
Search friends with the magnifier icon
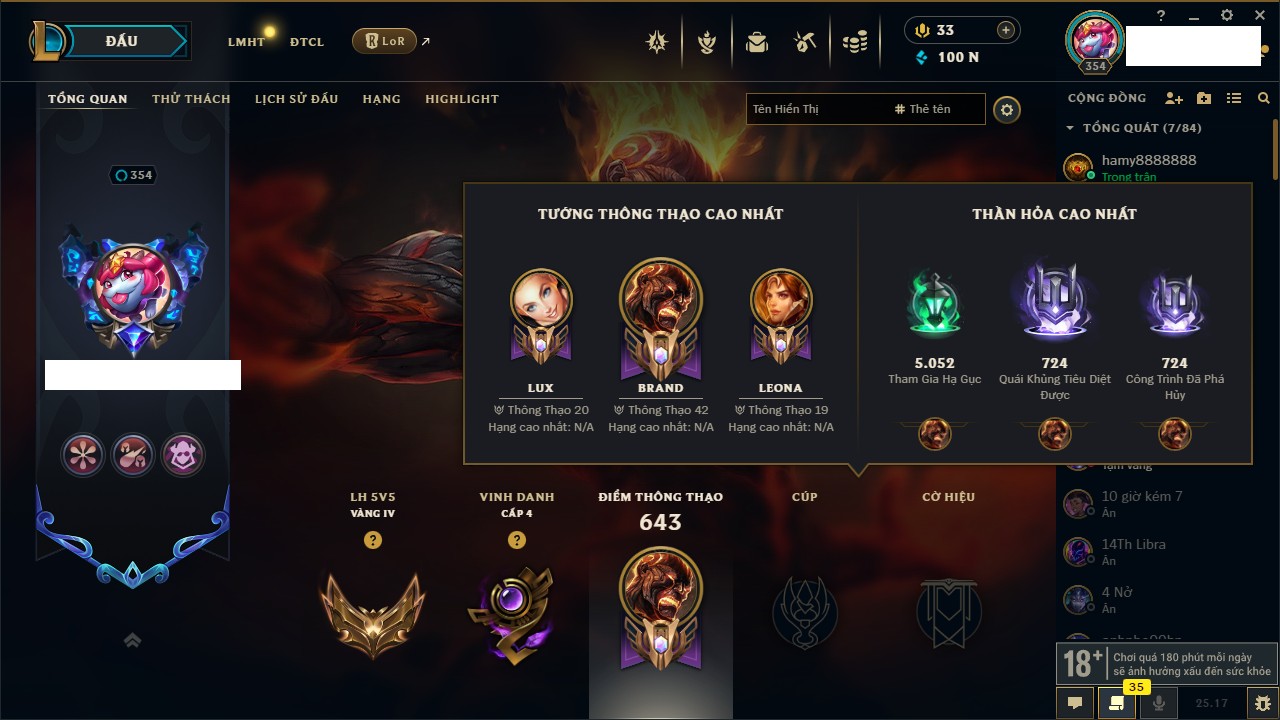tap(1264, 98)
